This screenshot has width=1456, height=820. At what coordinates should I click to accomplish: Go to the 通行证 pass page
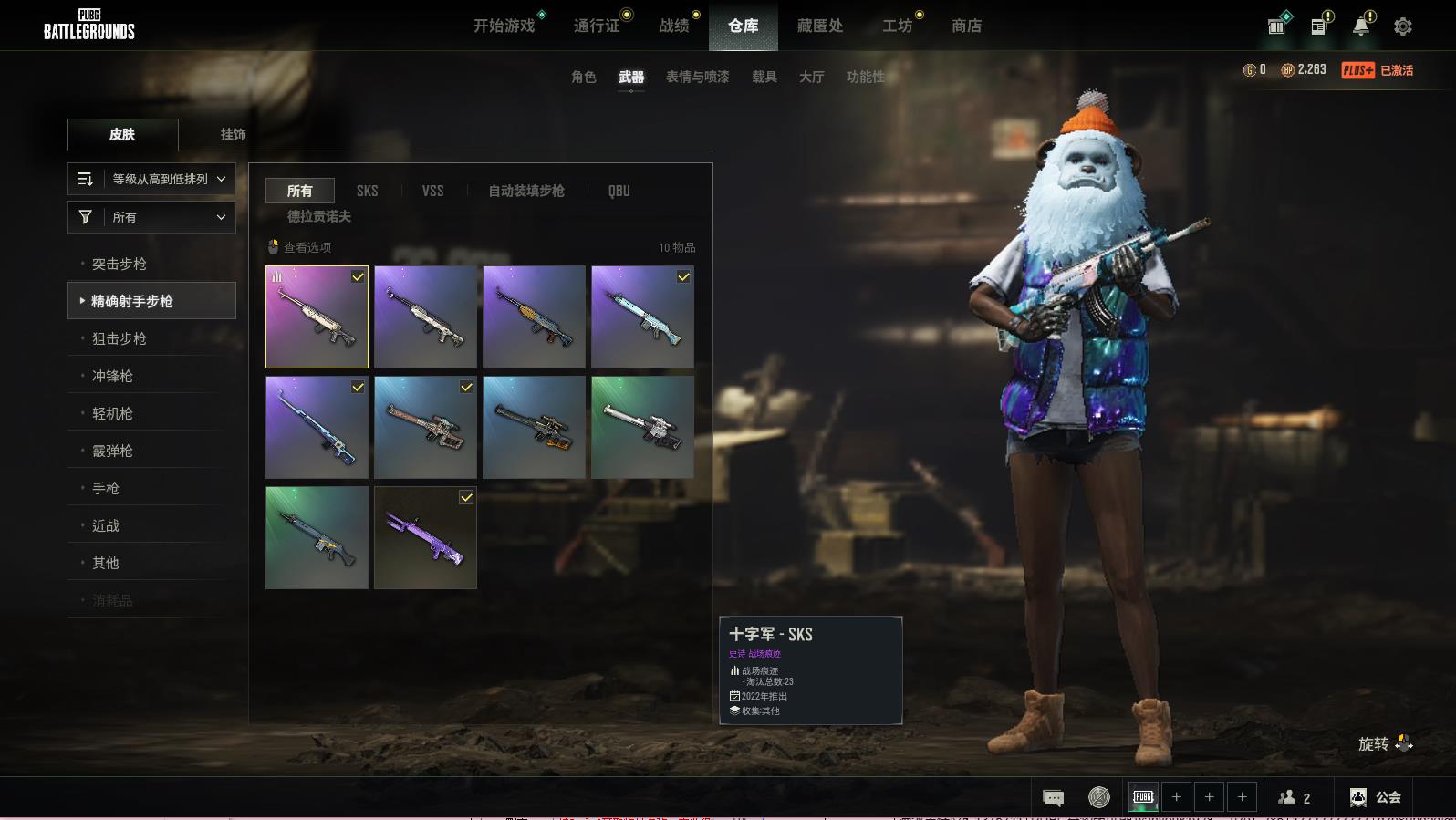tap(597, 26)
